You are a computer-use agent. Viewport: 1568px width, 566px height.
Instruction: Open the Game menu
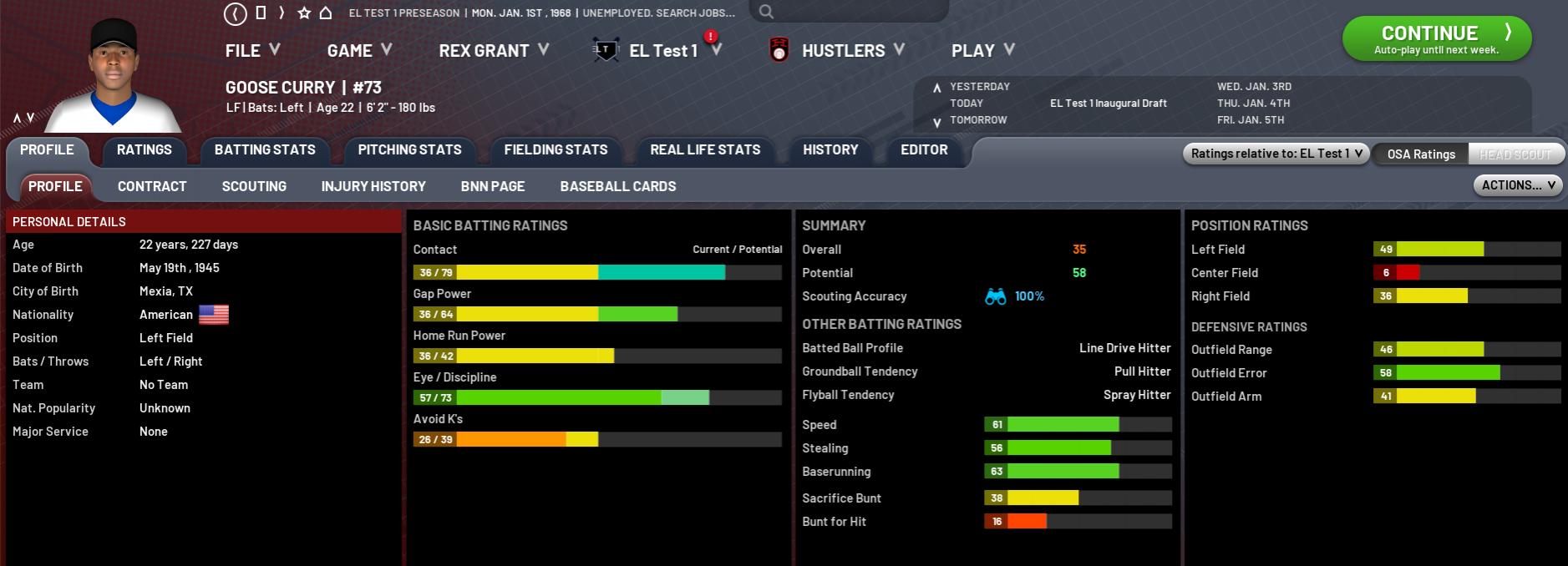click(x=358, y=51)
